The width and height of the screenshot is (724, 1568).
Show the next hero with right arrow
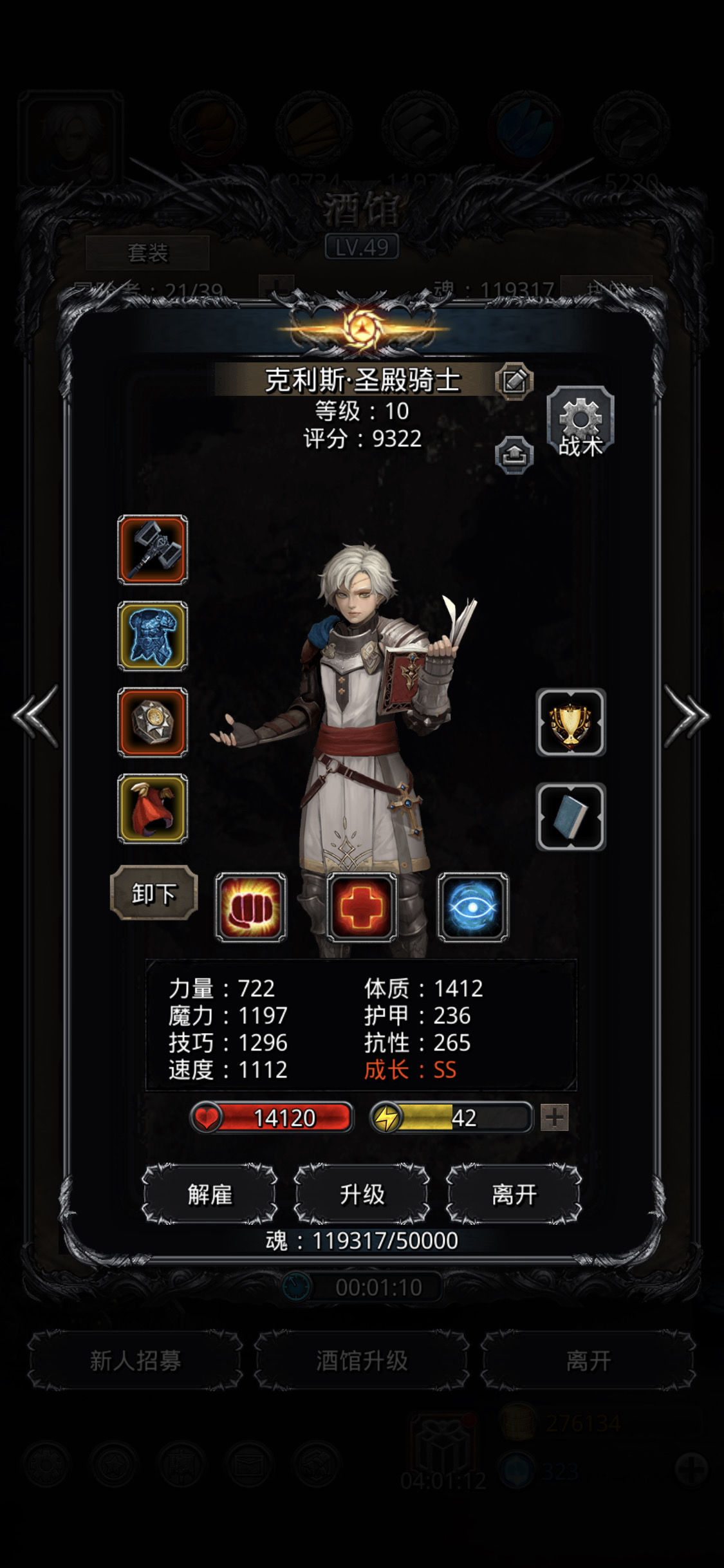click(x=687, y=716)
